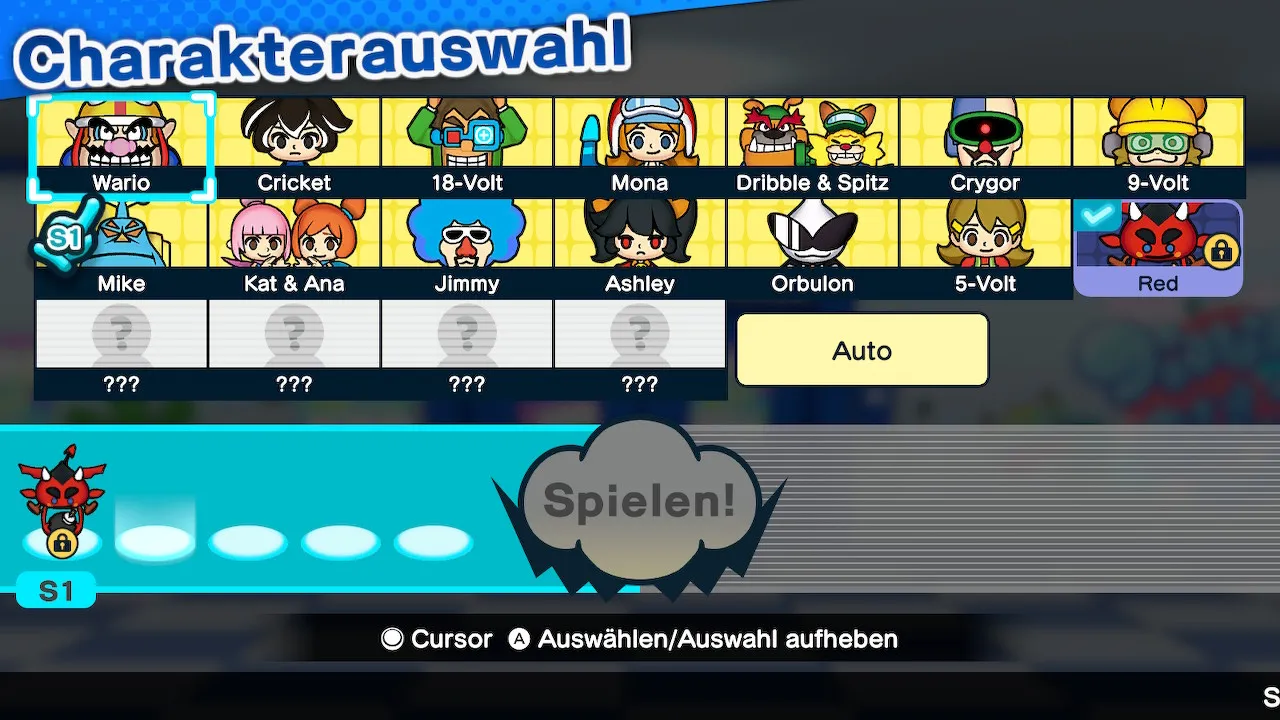Screen dimensions: 1280x720
Task: Pick the 18-Volt character tile
Action: coord(467,146)
